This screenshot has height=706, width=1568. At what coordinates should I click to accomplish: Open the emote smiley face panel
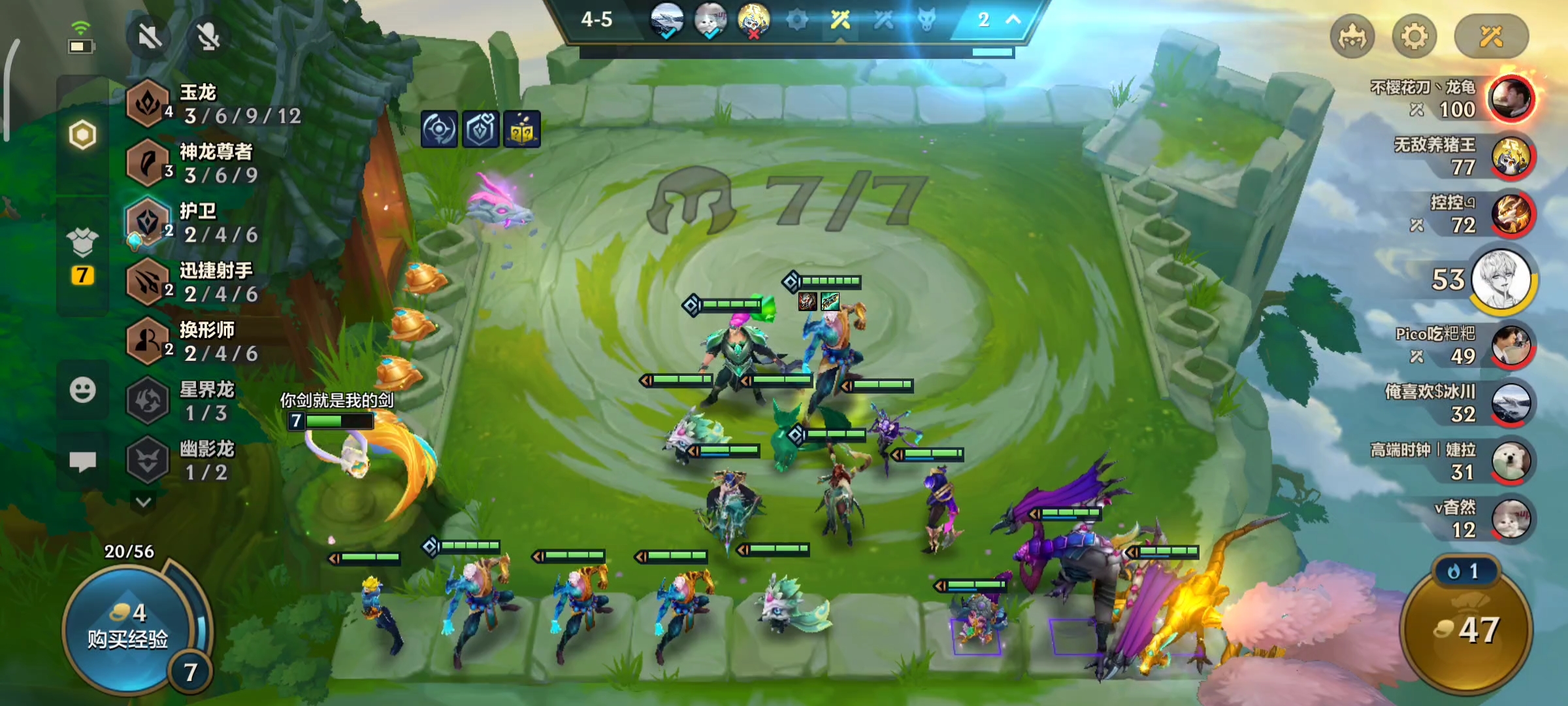coord(82,391)
